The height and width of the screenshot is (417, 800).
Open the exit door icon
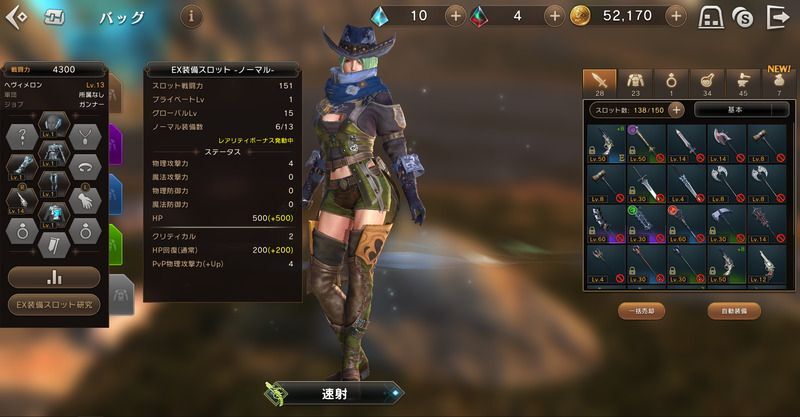point(778,16)
